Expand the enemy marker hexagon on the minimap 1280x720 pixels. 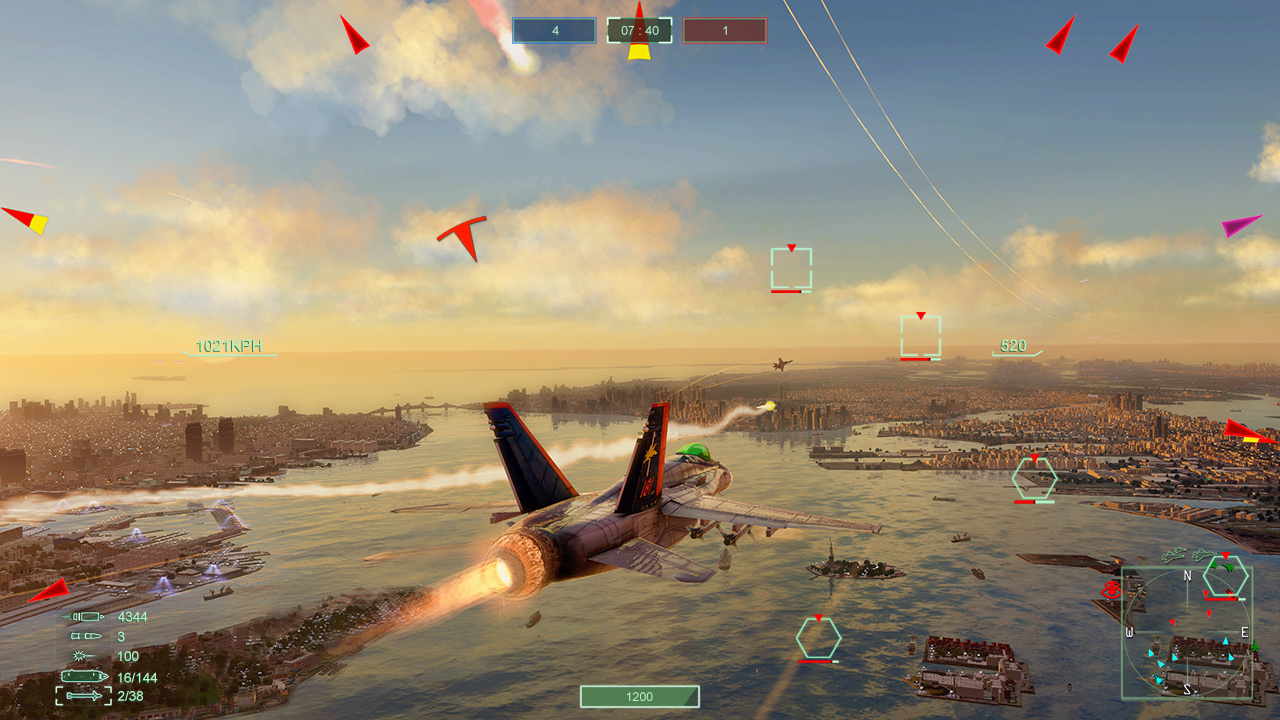tap(1224, 576)
